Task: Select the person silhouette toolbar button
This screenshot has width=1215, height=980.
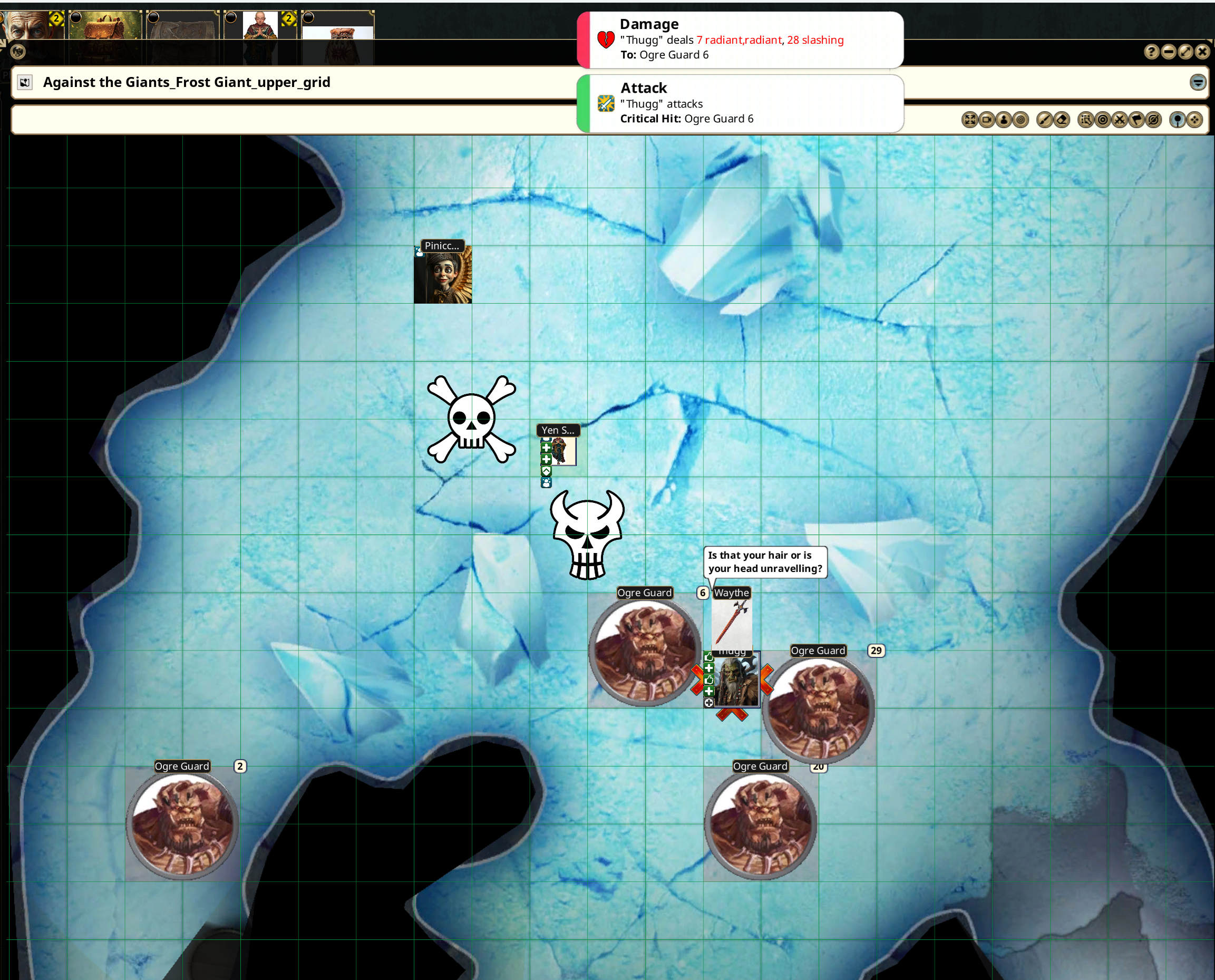Action: click(1004, 120)
